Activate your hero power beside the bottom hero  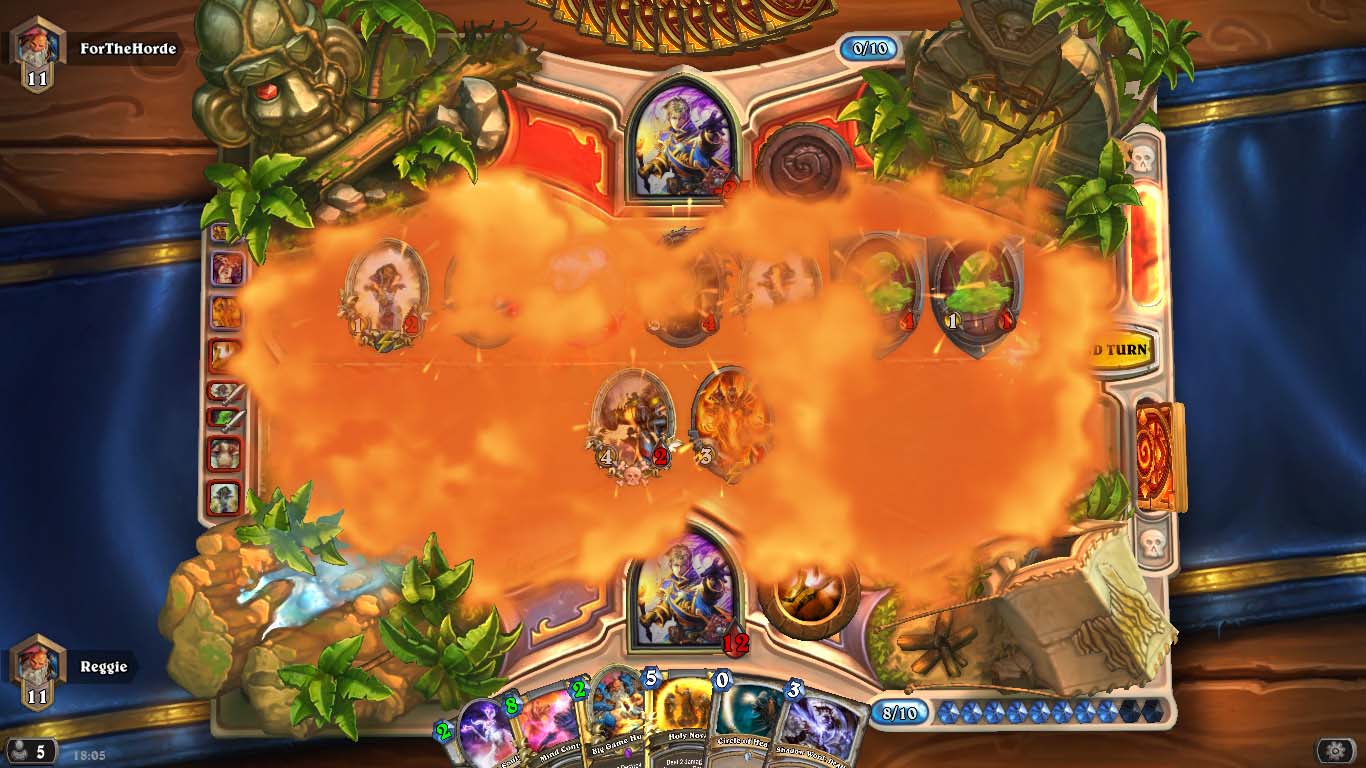808,593
